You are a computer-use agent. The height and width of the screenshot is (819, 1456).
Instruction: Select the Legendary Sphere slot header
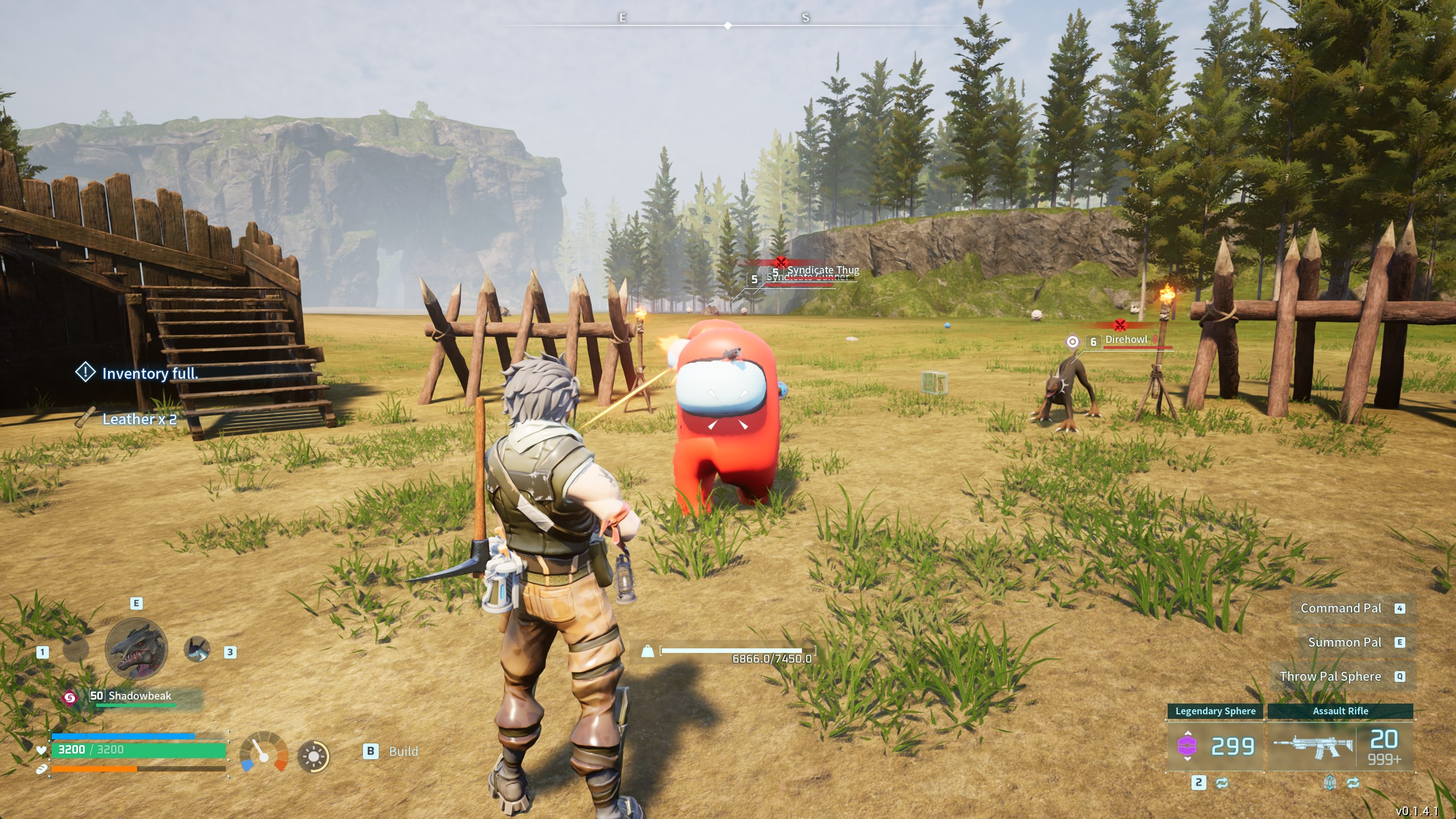point(1215,712)
